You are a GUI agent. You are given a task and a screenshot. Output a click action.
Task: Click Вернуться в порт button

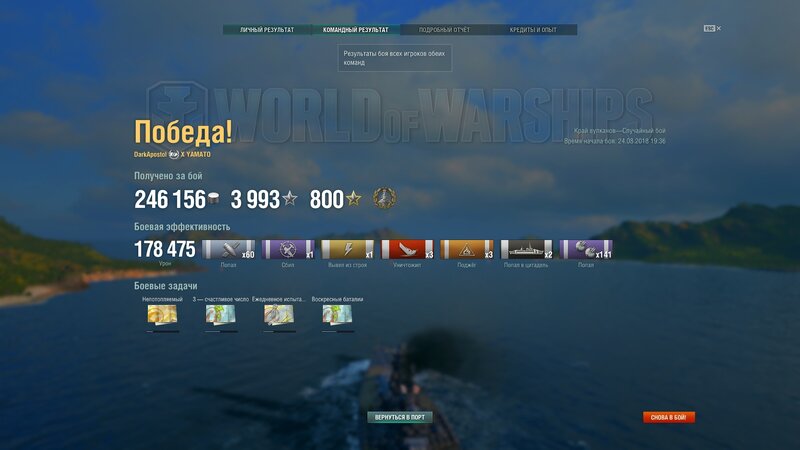coord(399,416)
